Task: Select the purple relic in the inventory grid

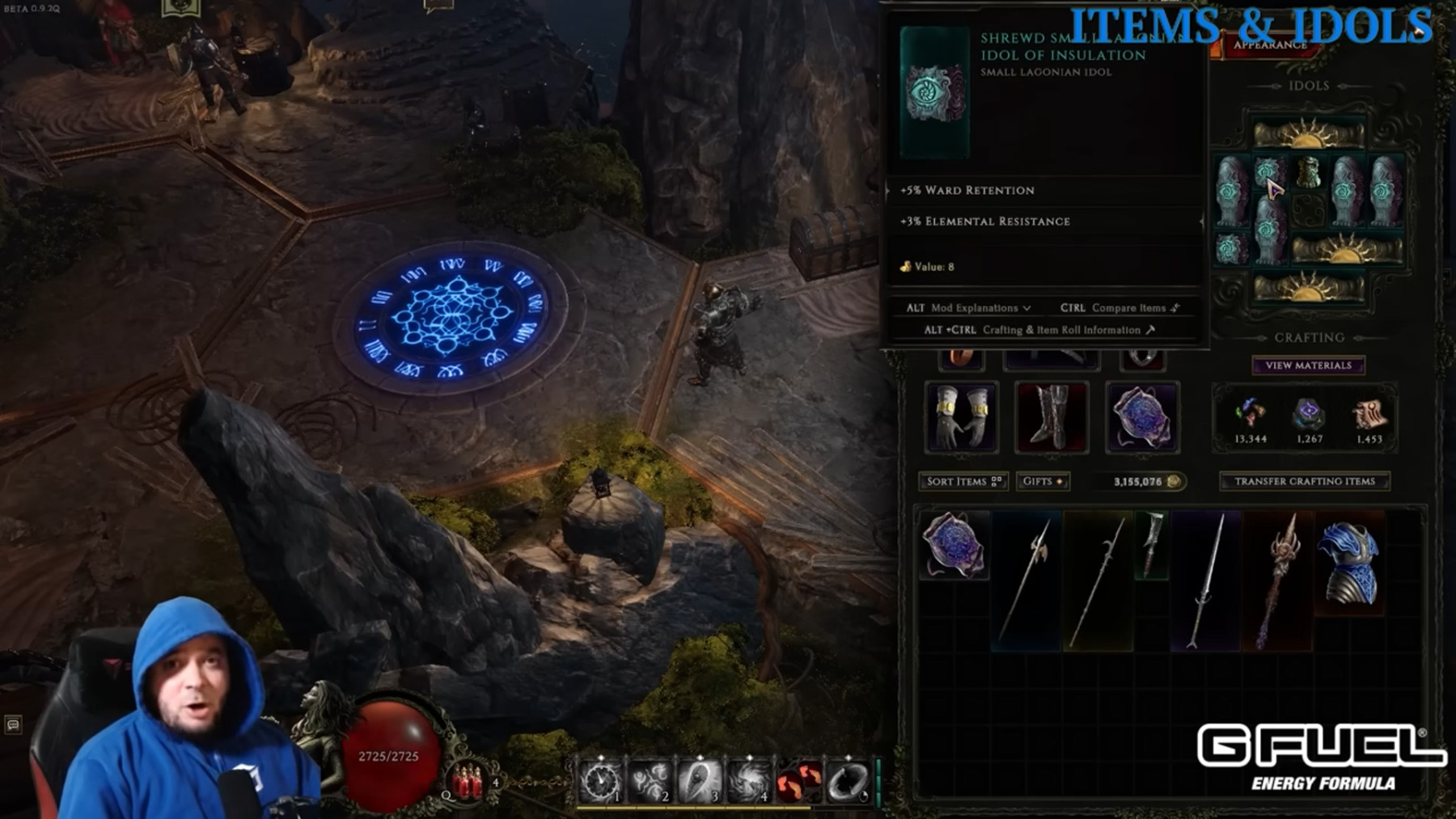Action: coord(954,545)
